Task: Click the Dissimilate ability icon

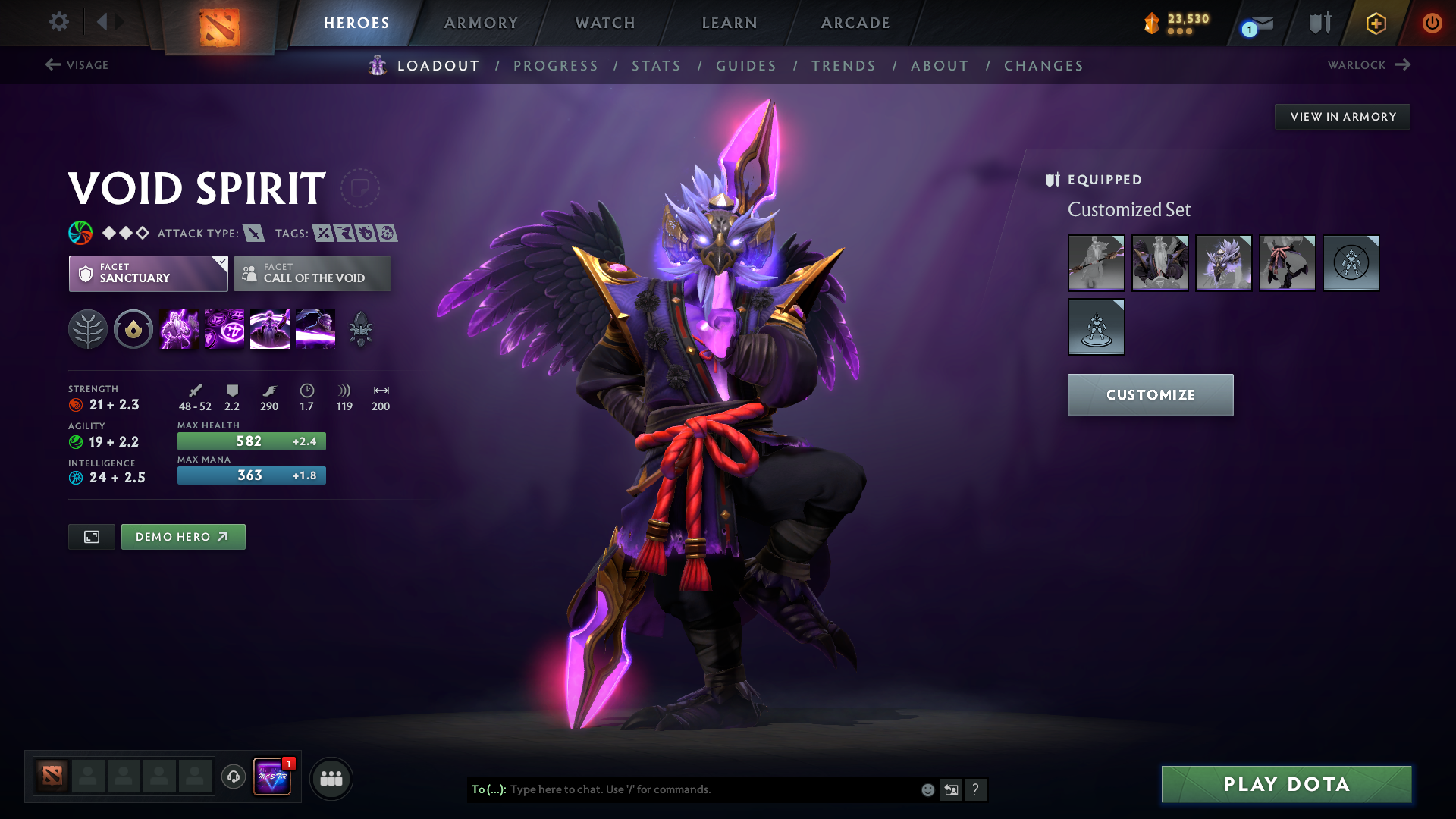Action: tap(224, 328)
